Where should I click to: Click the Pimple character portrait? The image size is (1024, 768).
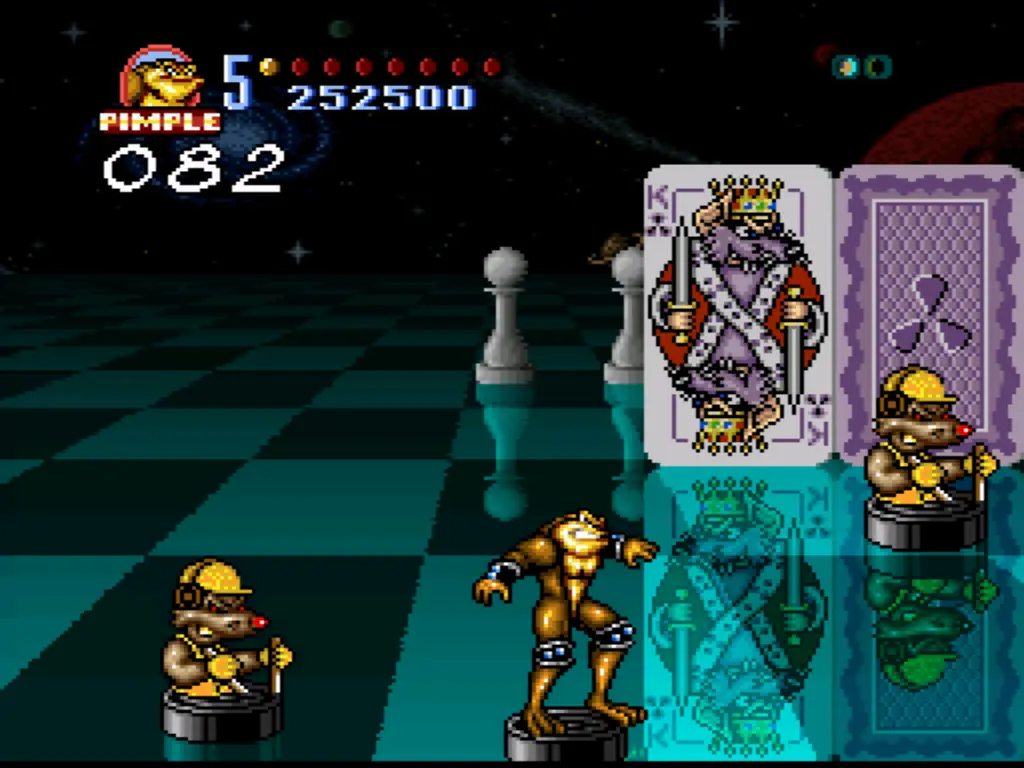coord(160,78)
